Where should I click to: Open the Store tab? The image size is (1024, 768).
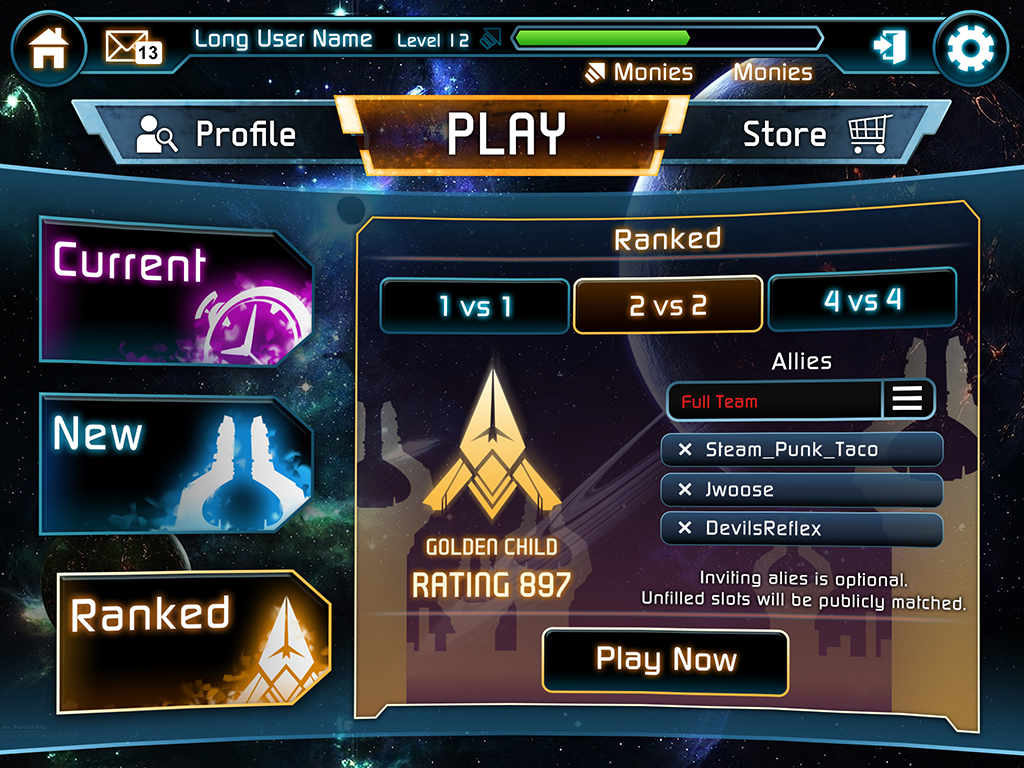pyautogui.click(x=812, y=135)
